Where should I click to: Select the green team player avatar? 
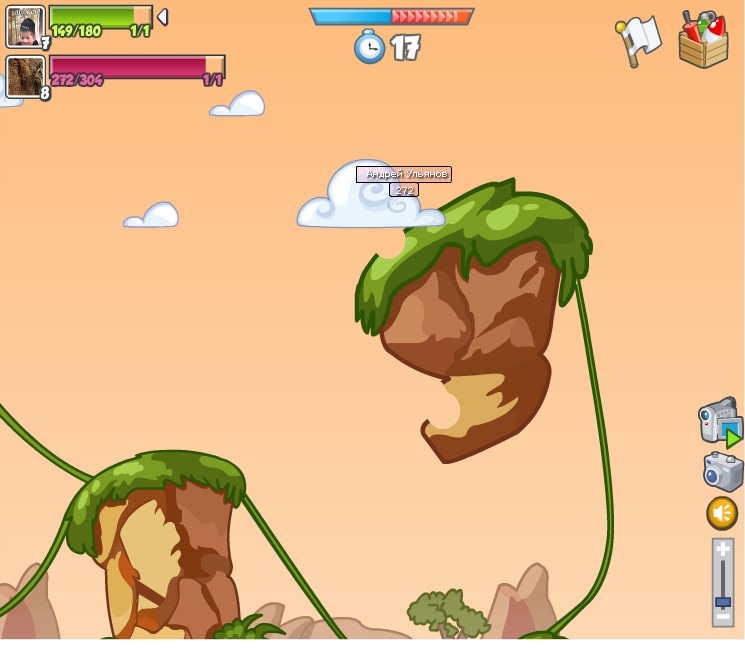25,26
